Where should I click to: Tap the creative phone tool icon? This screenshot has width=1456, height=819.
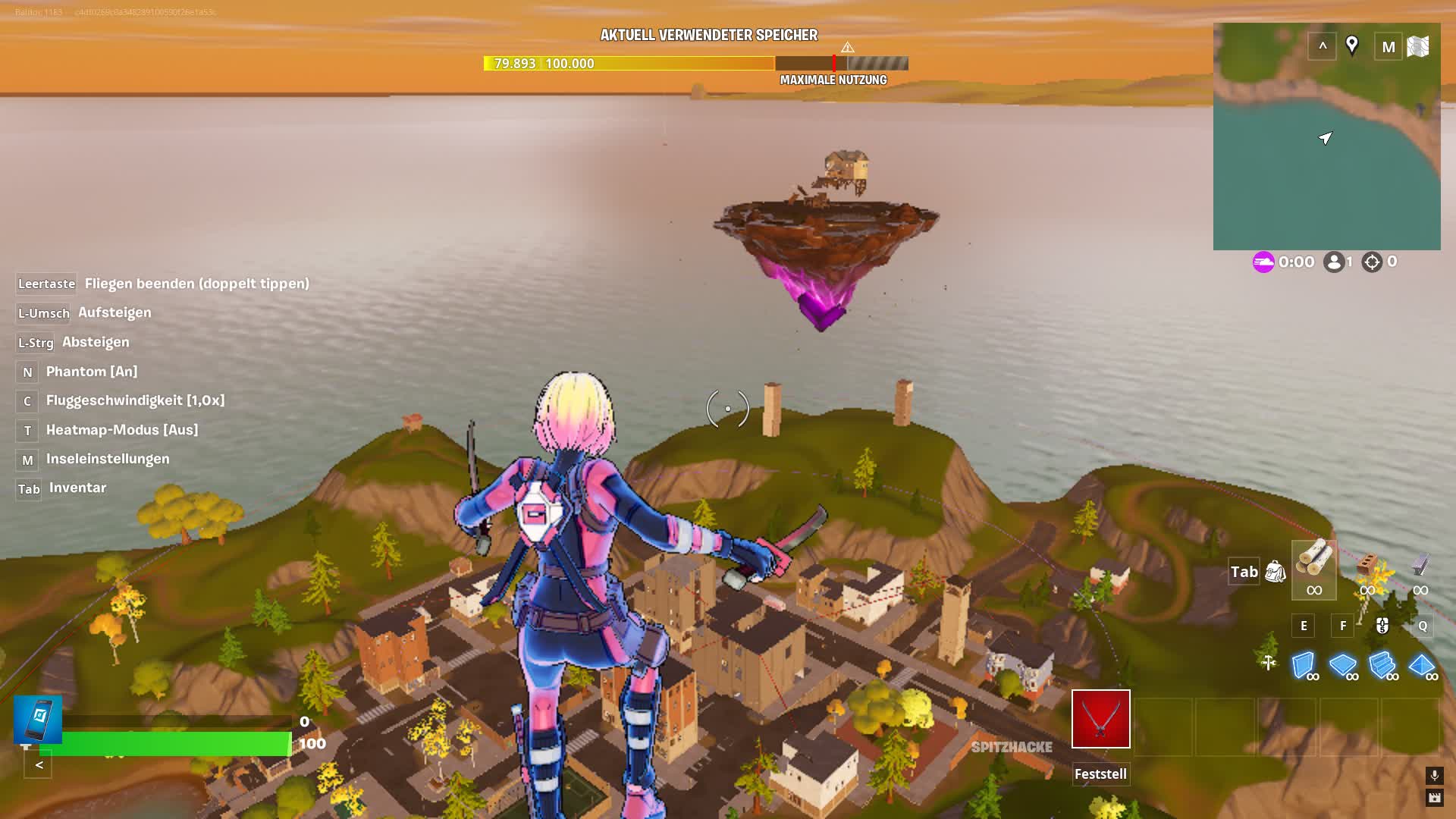[38, 719]
